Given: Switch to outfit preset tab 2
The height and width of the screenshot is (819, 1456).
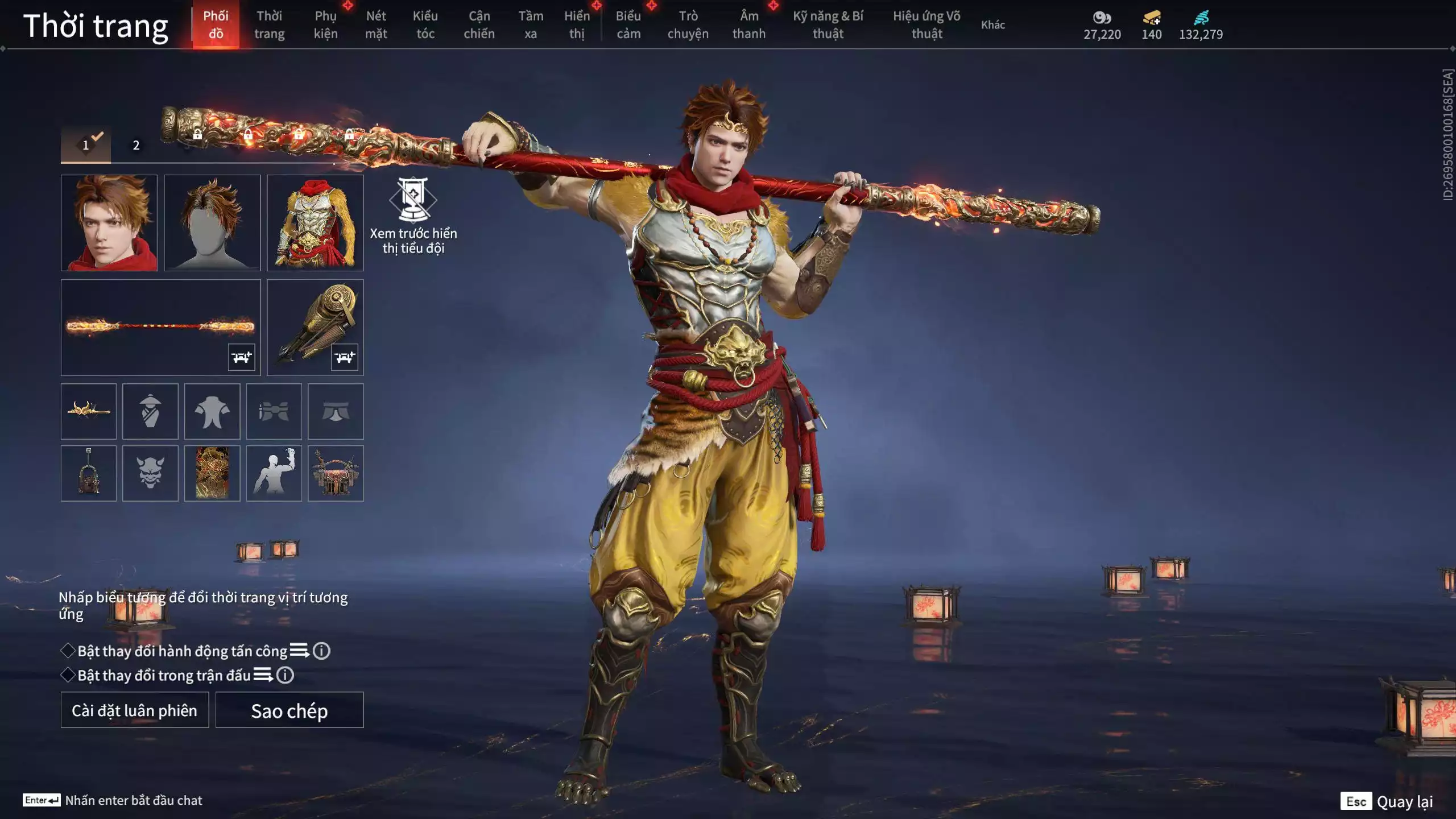Looking at the screenshot, I should tap(135, 146).
